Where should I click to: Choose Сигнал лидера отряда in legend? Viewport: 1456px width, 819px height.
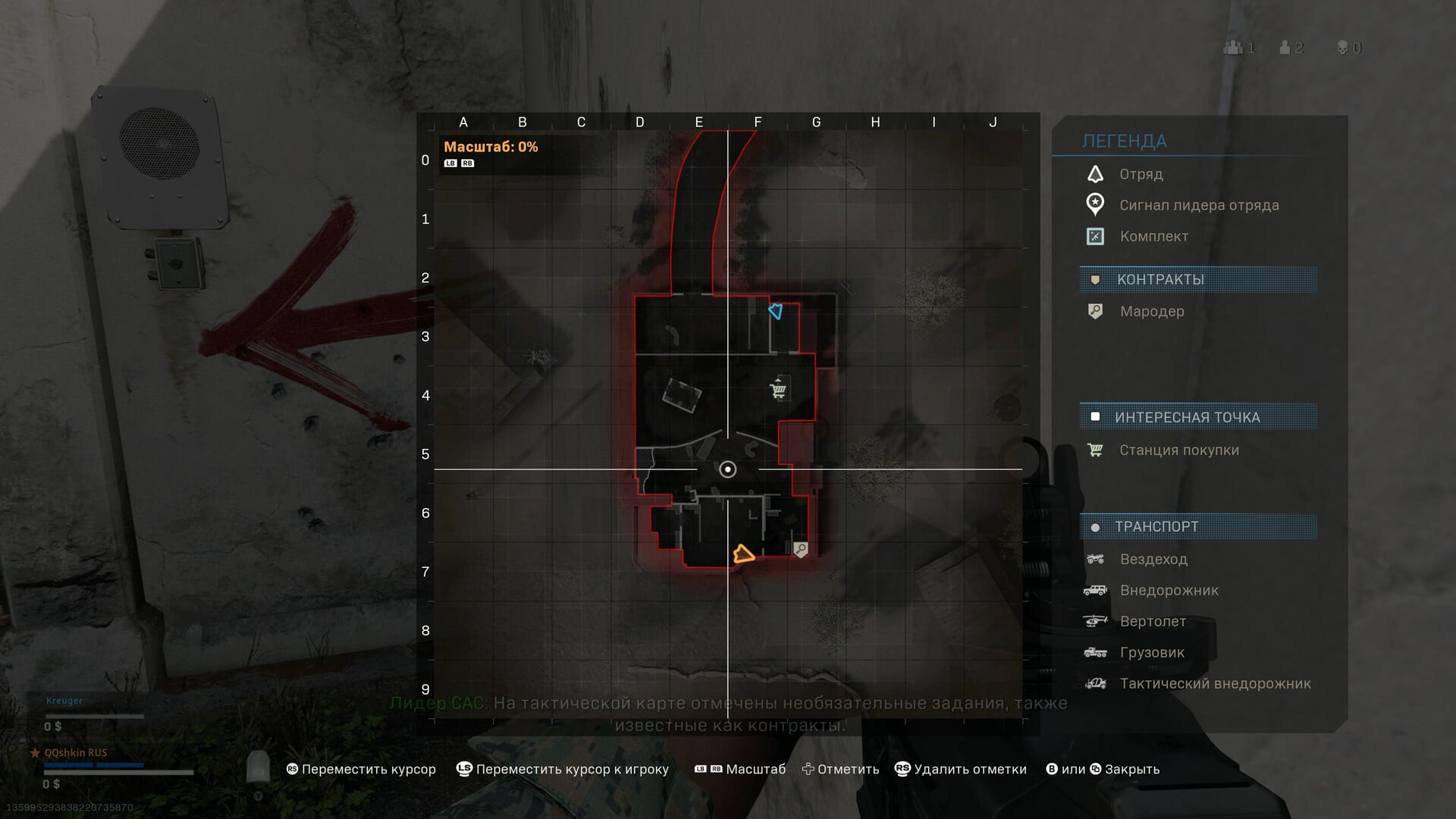tap(1198, 206)
